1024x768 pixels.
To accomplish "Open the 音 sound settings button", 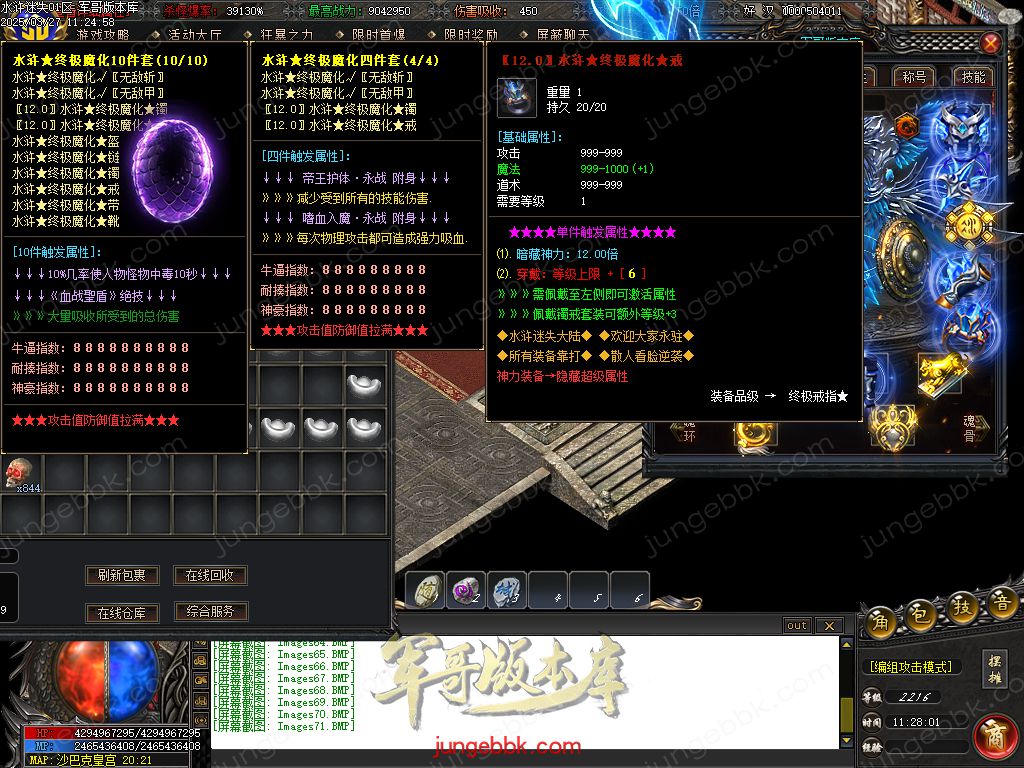I will tap(1001, 603).
